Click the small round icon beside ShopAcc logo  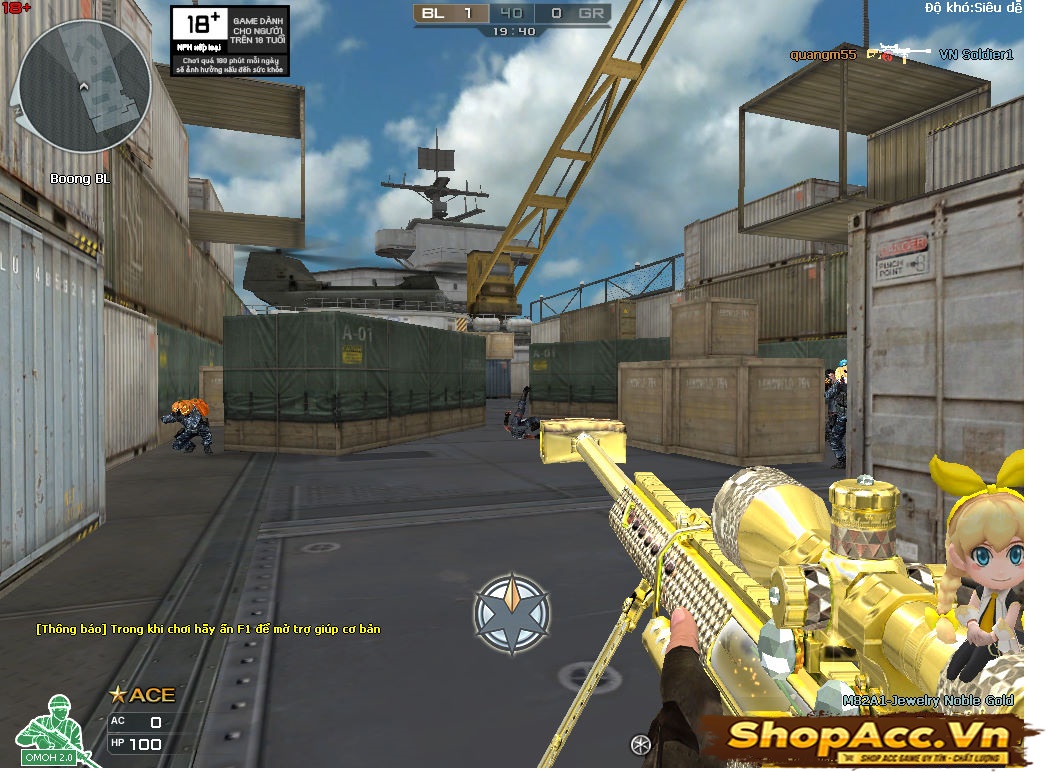(642, 743)
